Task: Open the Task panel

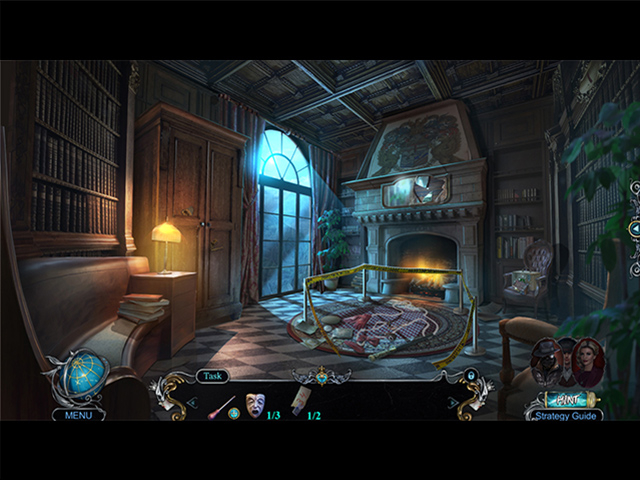Action: click(212, 376)
